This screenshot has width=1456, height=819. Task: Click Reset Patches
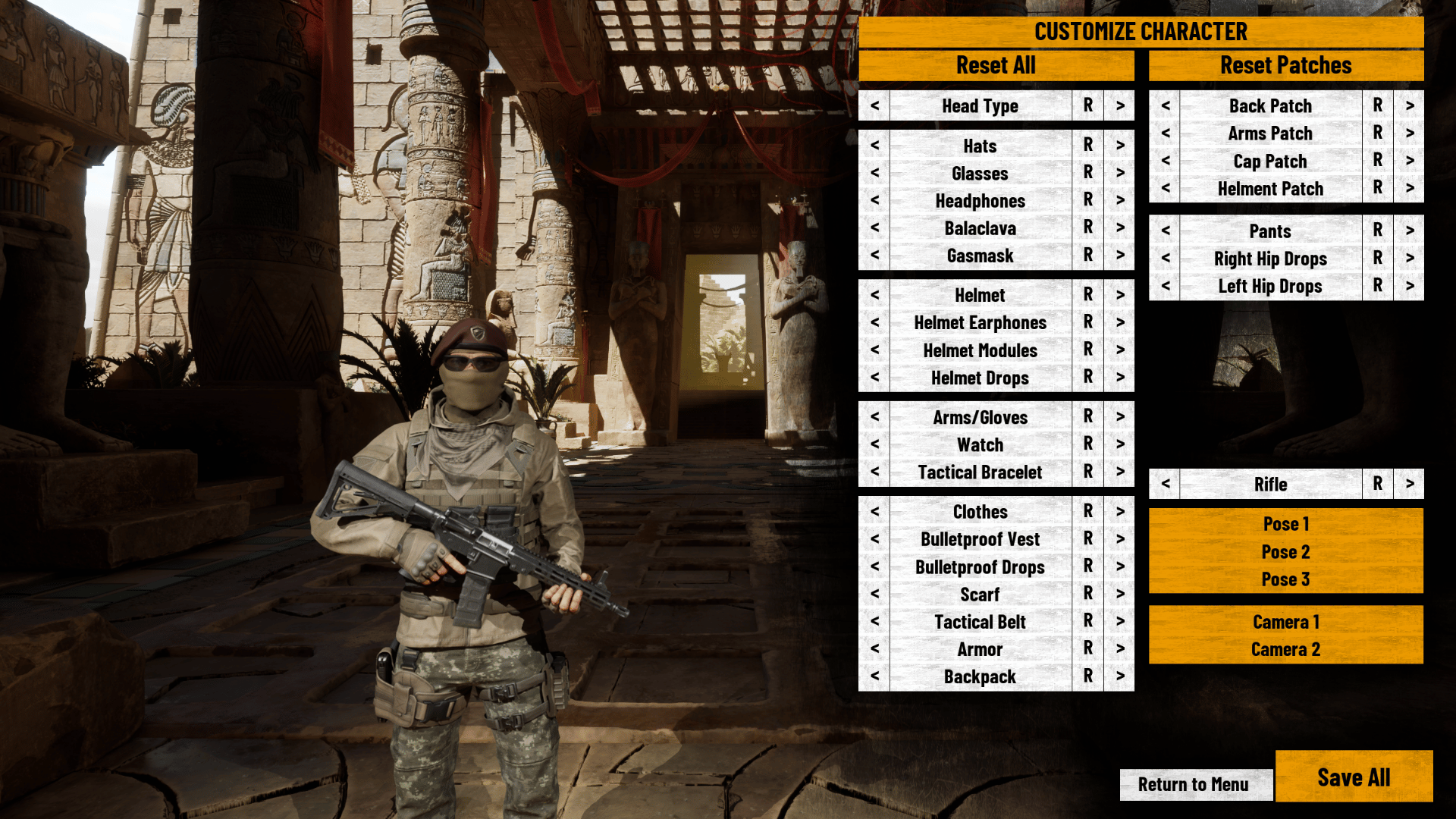[1285, 65]
